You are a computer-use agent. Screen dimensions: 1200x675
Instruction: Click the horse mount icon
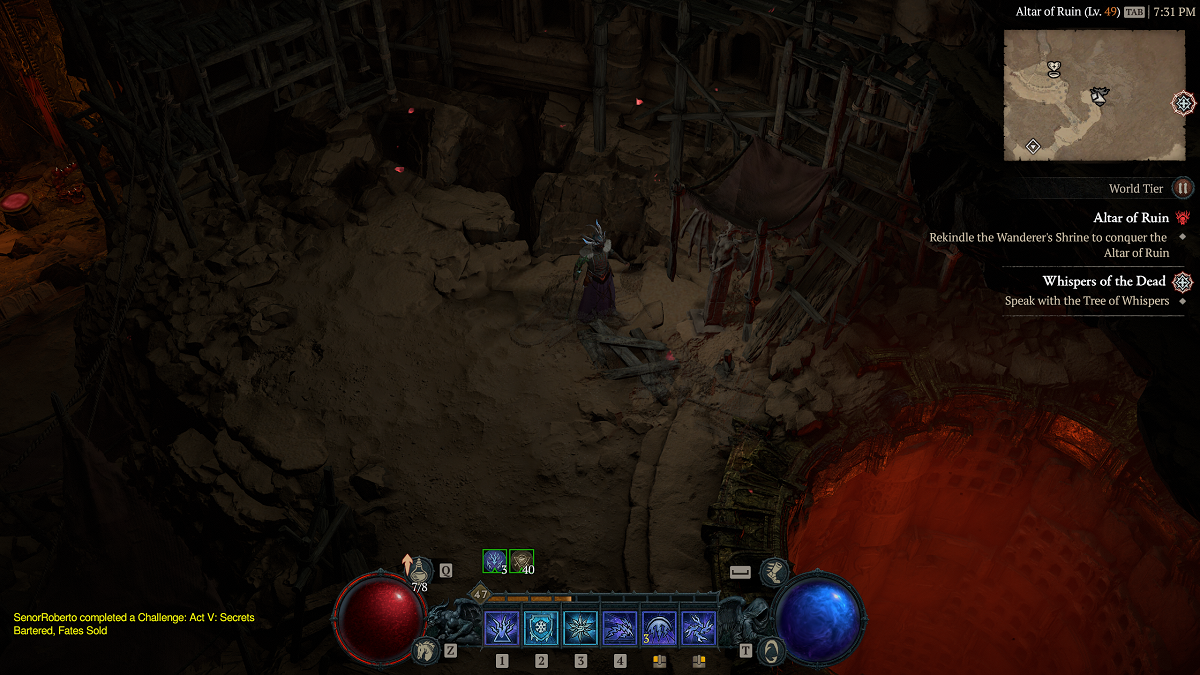(x=427, y=649)
